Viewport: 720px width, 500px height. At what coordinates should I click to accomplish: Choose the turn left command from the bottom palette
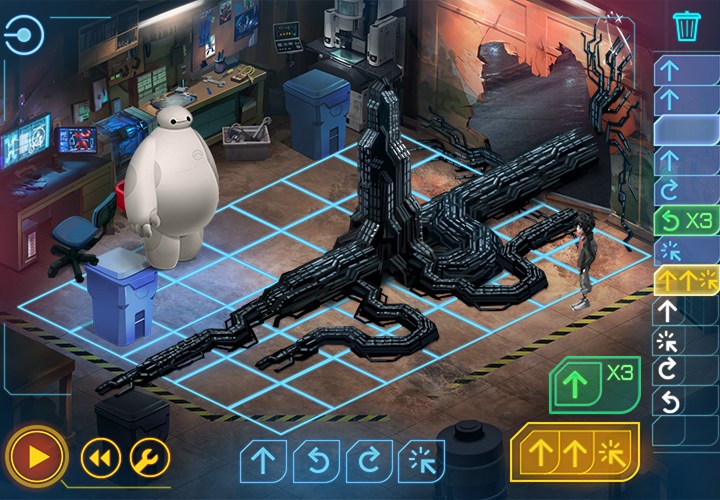pos(316,460)
